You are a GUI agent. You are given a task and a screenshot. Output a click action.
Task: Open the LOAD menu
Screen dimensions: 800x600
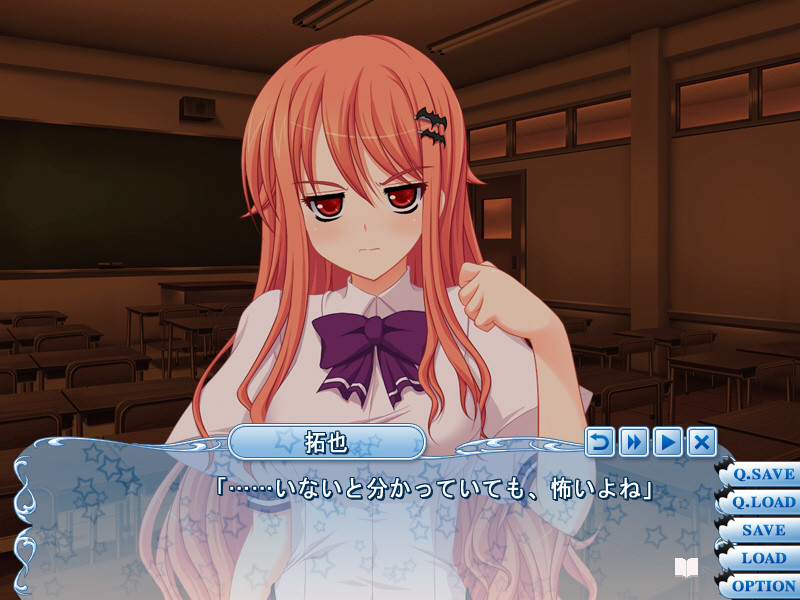click(x=762, y=558)
